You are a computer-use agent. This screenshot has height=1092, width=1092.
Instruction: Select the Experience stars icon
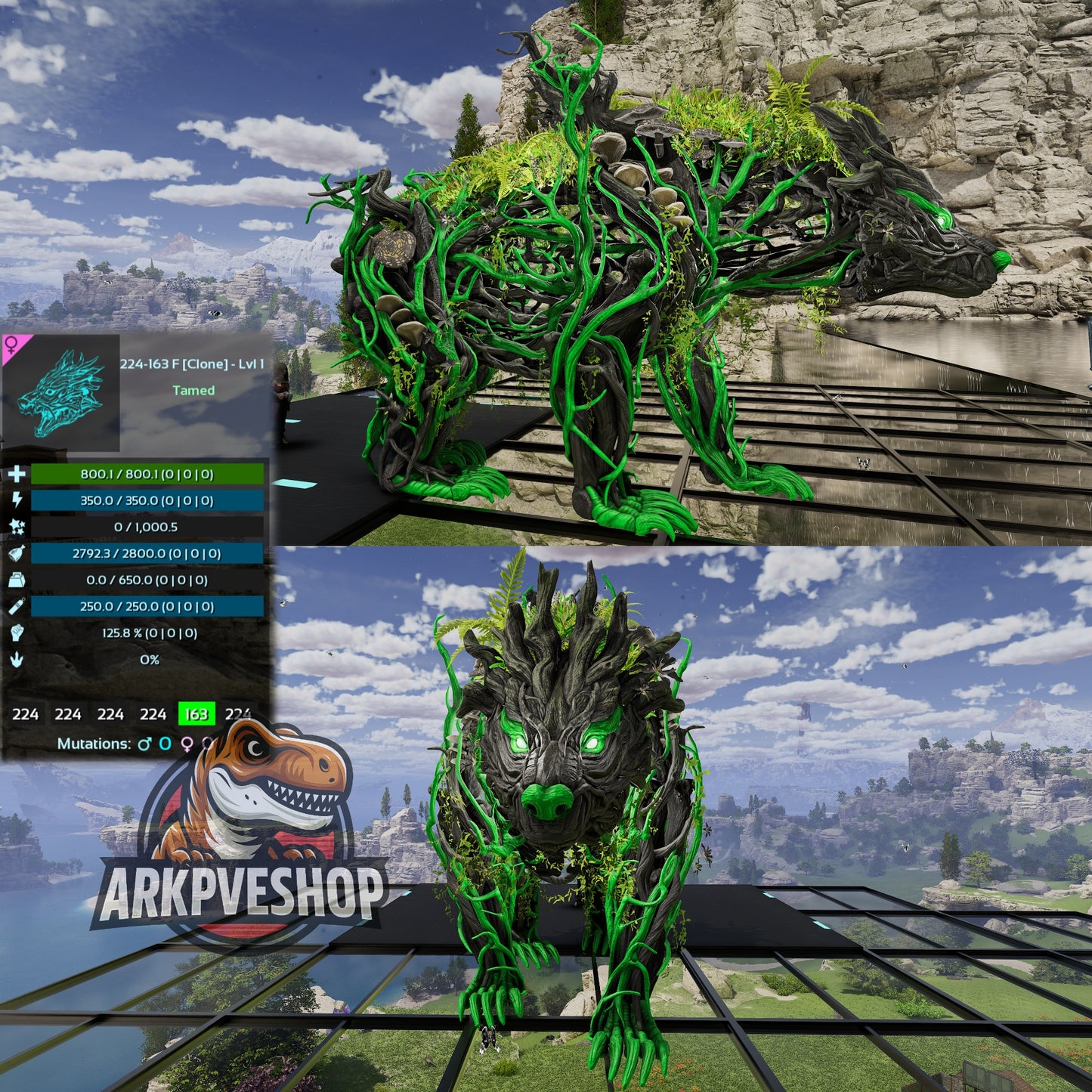(17, 527)
